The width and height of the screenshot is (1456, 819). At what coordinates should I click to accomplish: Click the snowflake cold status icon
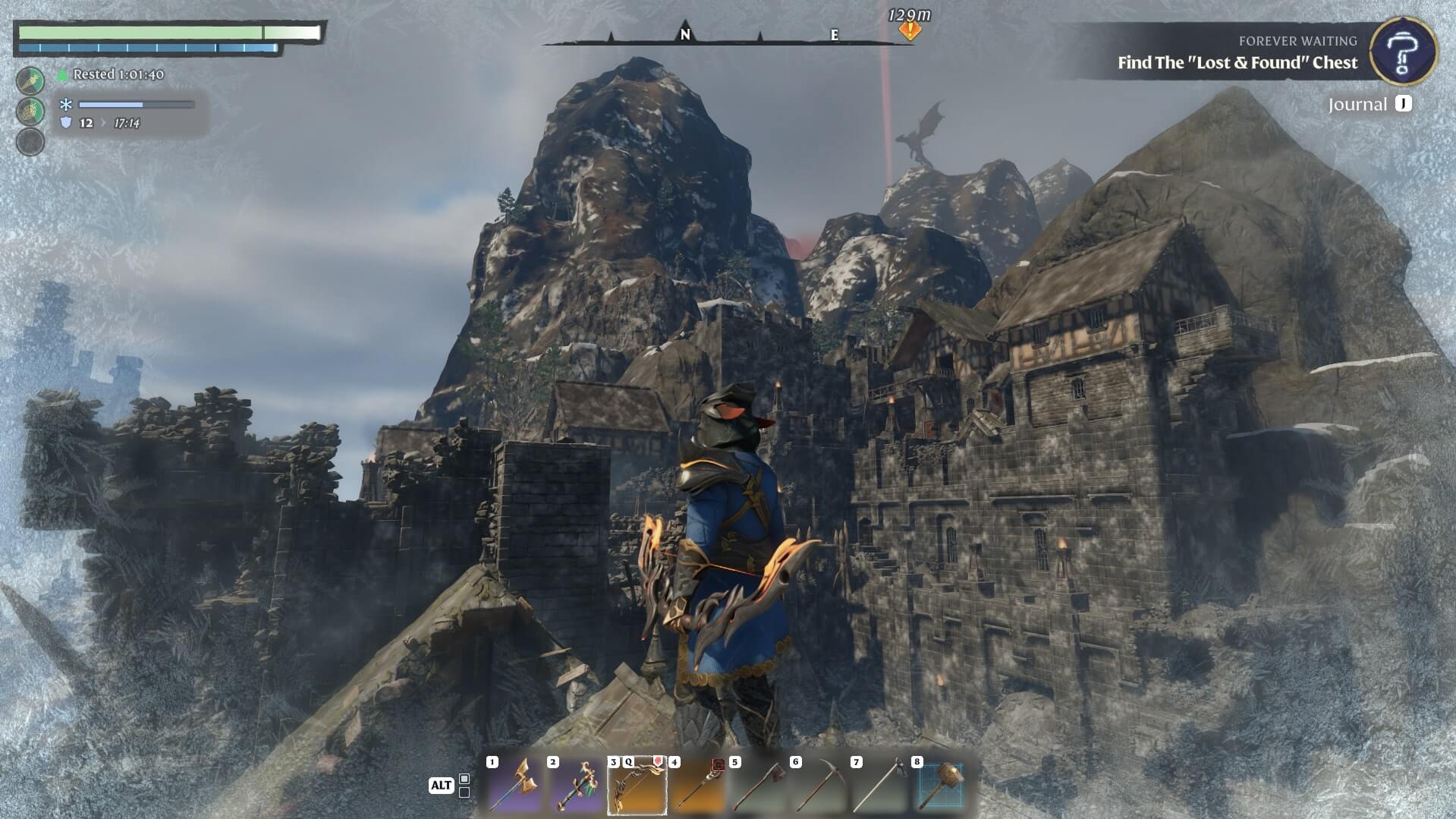point(66,105)
